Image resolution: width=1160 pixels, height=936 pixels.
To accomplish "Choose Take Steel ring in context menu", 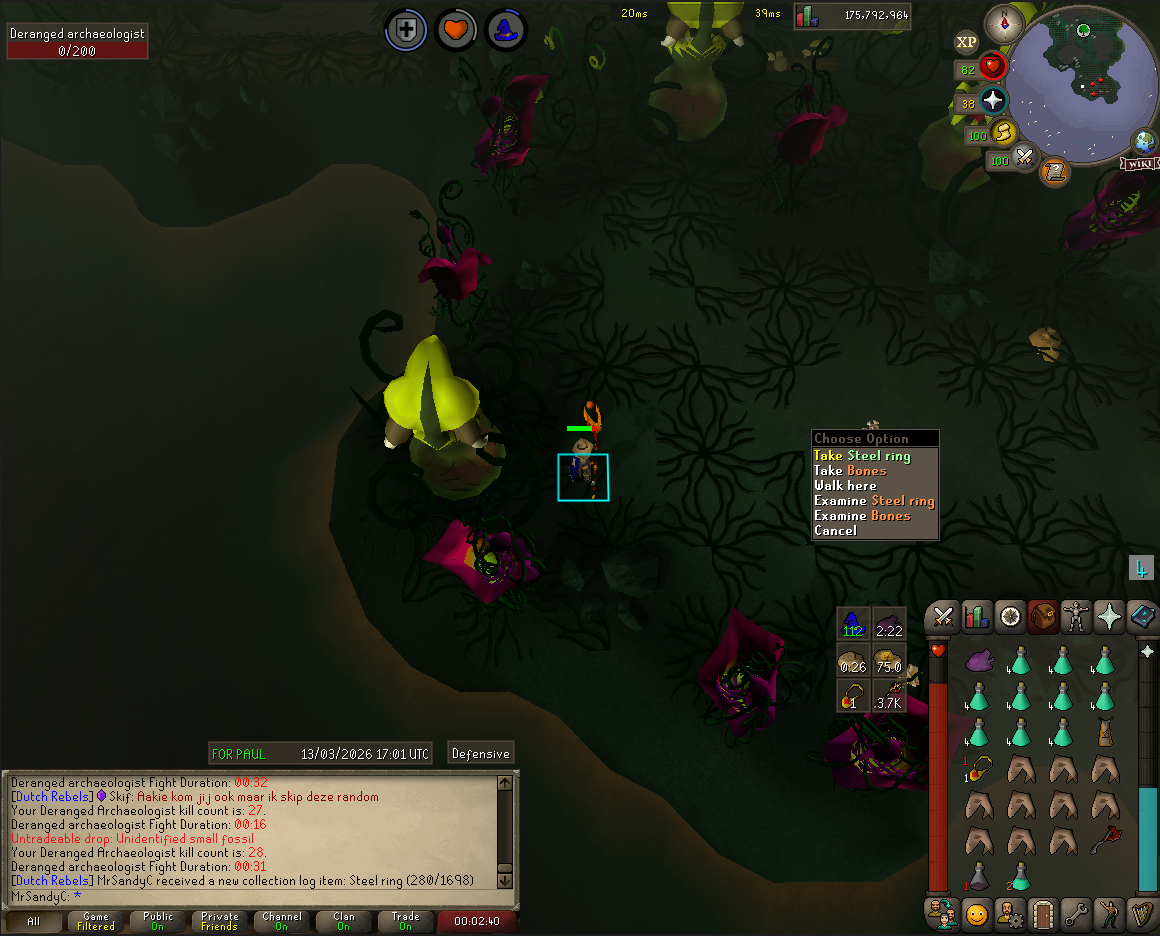I will [x=862, y=456].
